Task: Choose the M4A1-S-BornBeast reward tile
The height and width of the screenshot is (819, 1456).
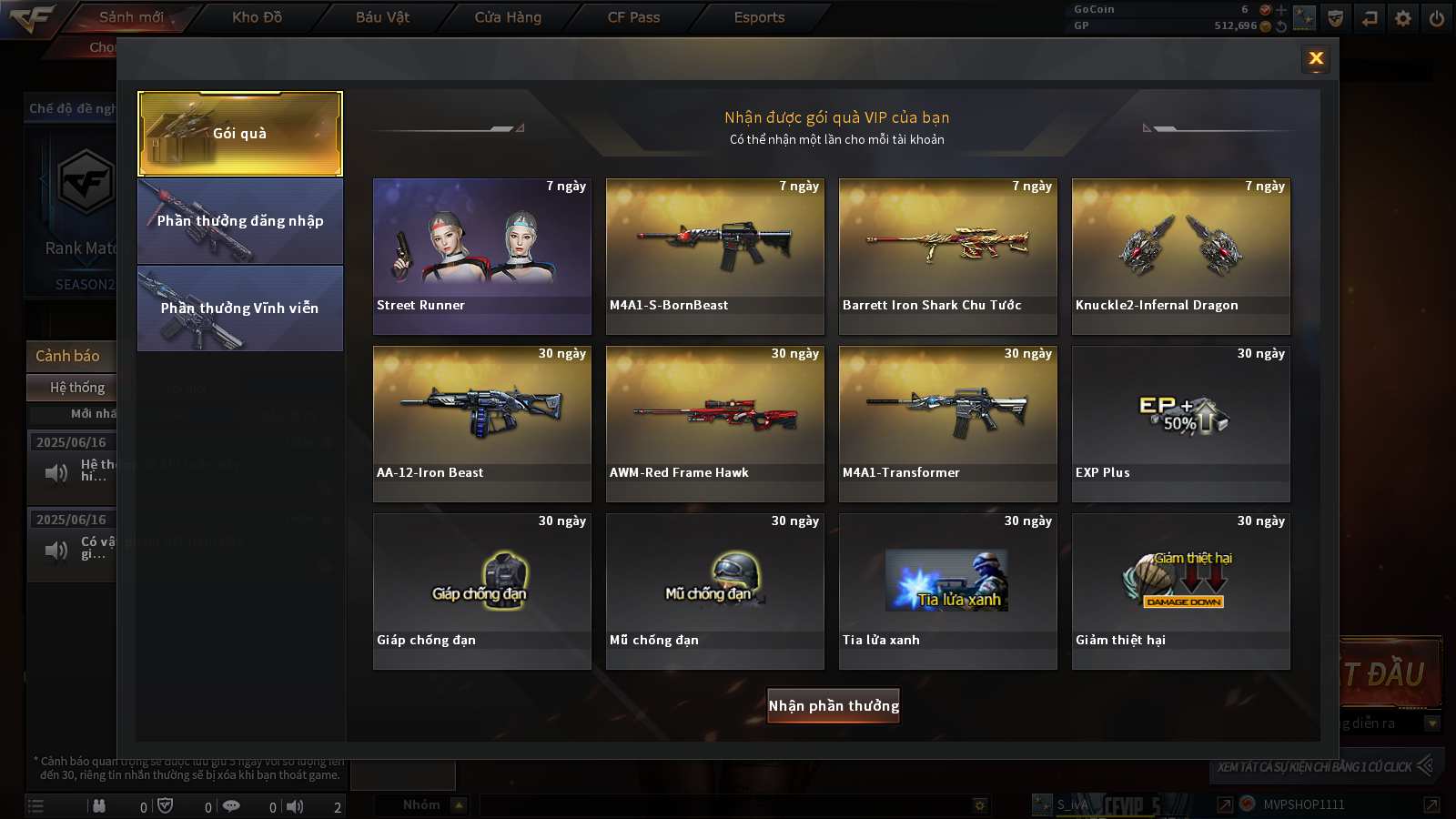Action: [x=715, y=256]
